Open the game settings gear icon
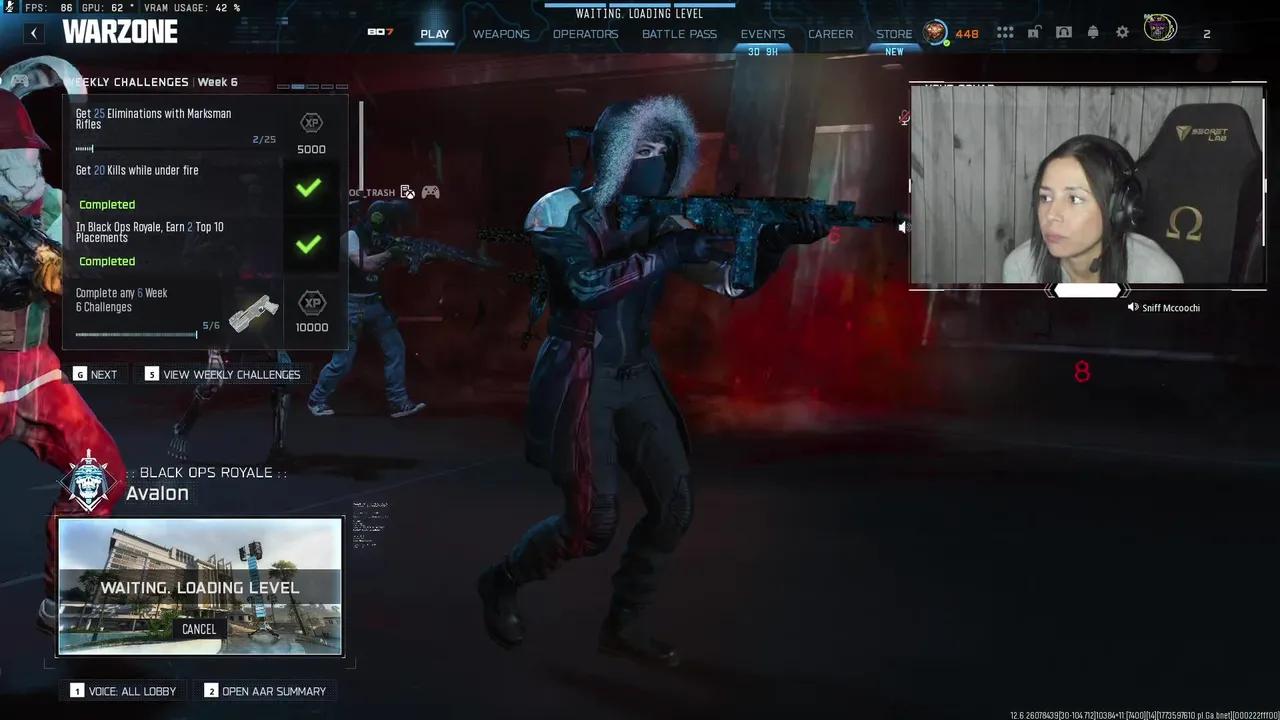Screen dimensions: 1280x720 pos(1122,32)
